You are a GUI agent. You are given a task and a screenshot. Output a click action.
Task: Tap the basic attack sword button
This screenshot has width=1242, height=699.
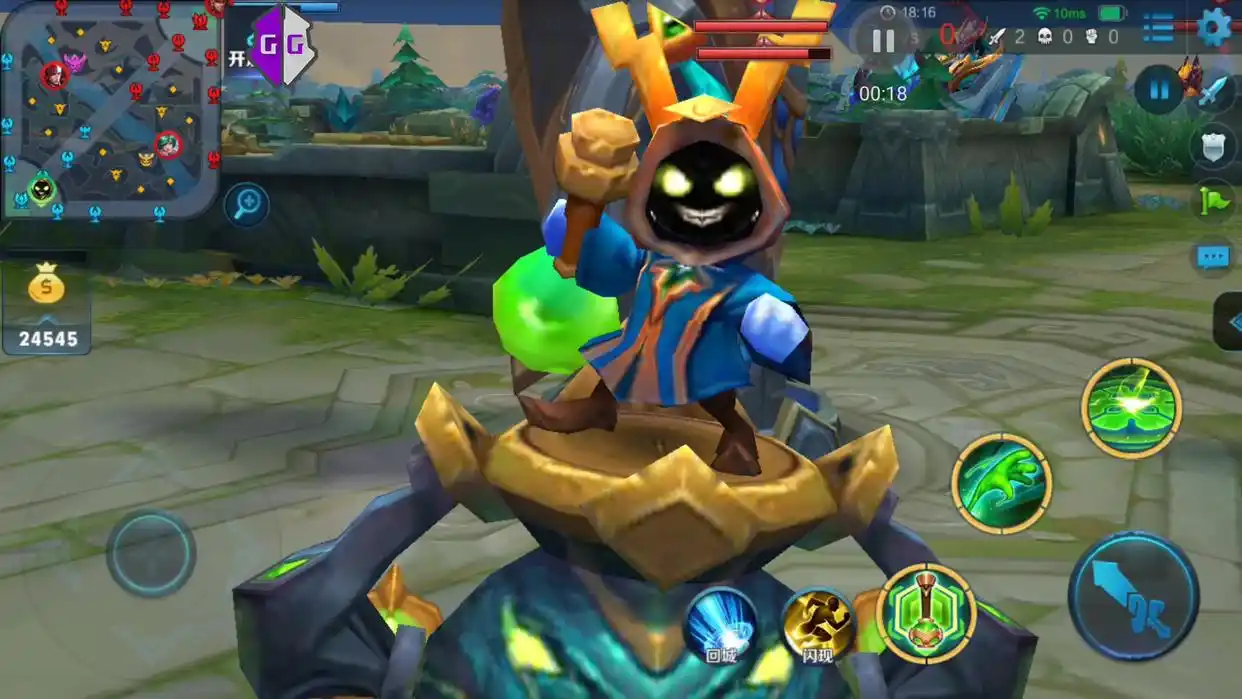(x=1133, y=596)
